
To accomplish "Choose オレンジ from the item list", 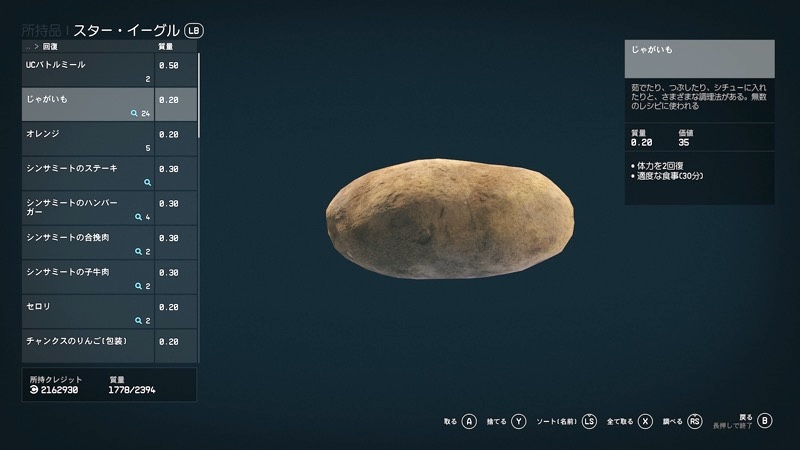I will click(88, 139).
